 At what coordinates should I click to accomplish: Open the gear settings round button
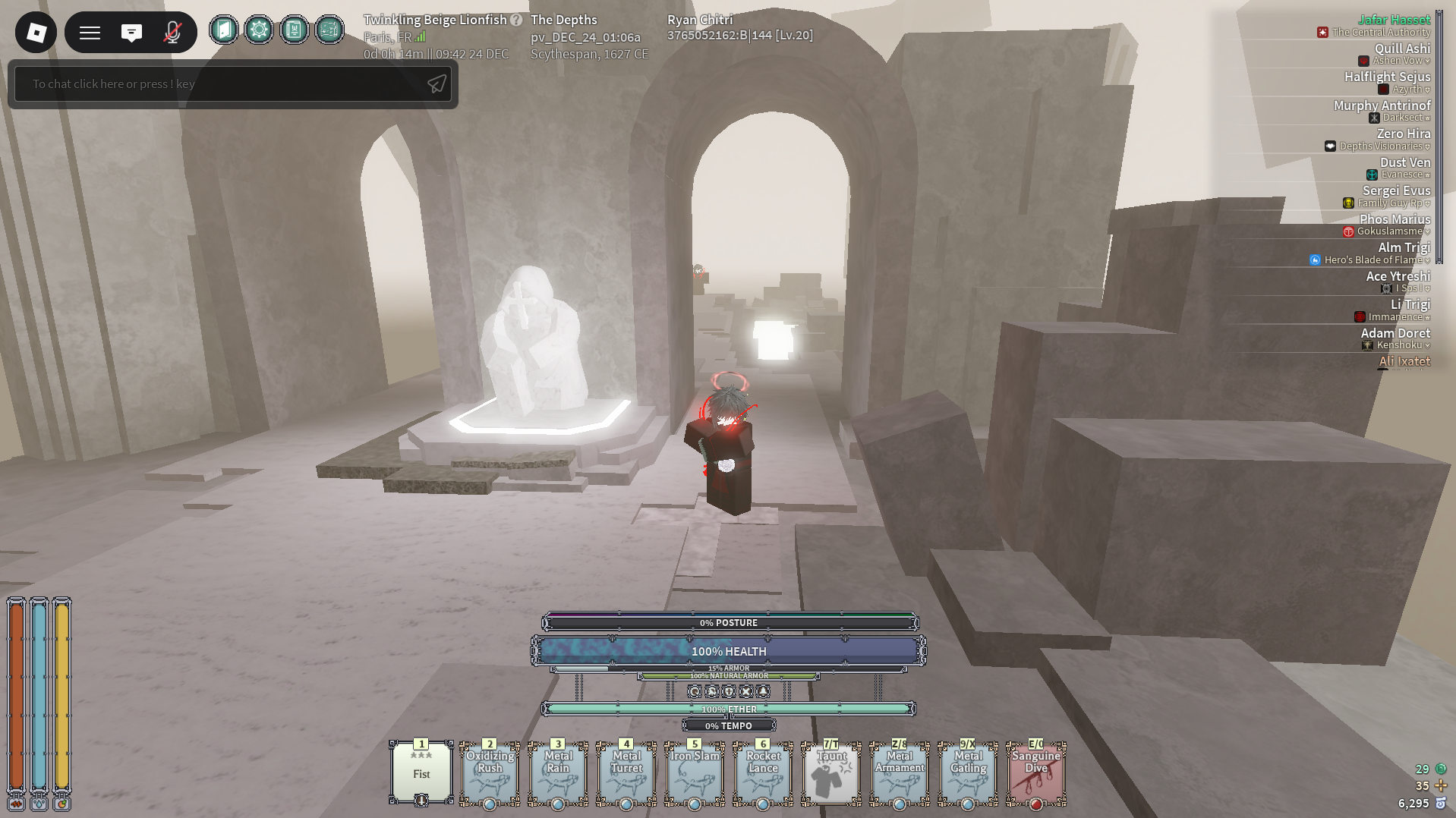[x=259, y=30]
